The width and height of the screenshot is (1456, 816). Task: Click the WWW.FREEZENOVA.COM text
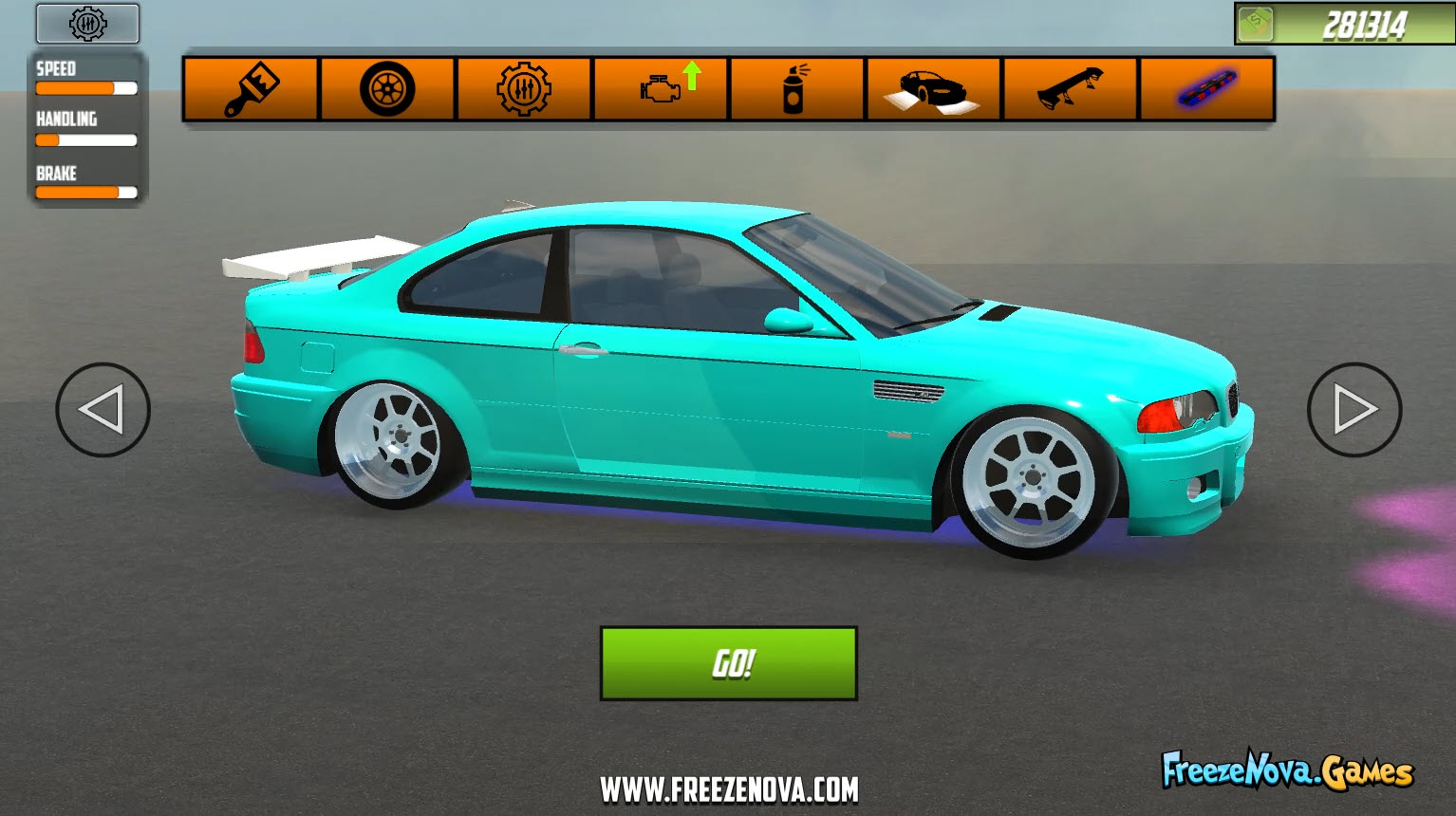coord(728,787)
